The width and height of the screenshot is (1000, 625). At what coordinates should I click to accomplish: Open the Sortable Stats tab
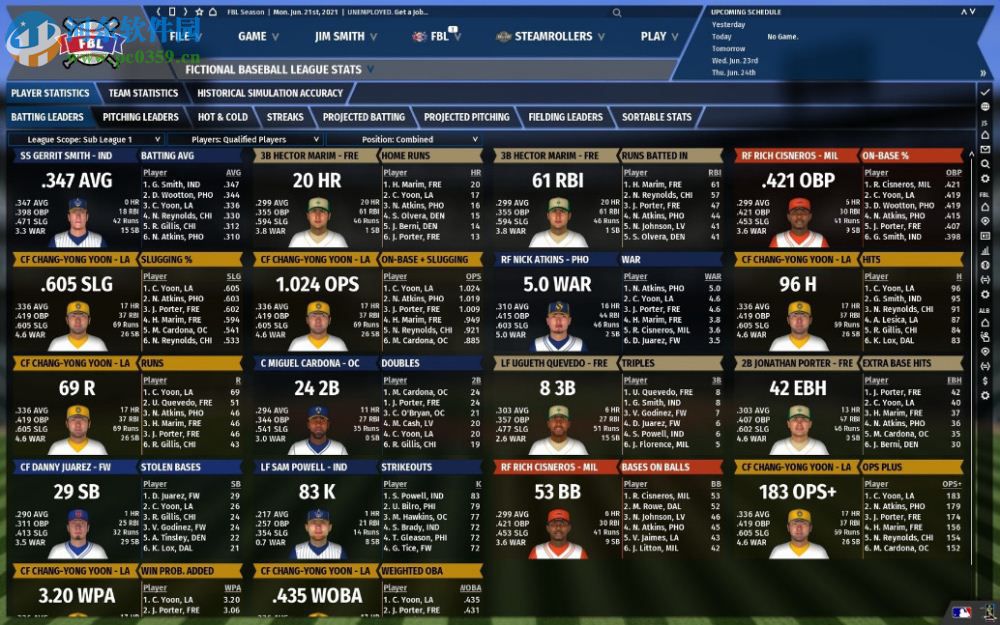(x=656, y=117)
